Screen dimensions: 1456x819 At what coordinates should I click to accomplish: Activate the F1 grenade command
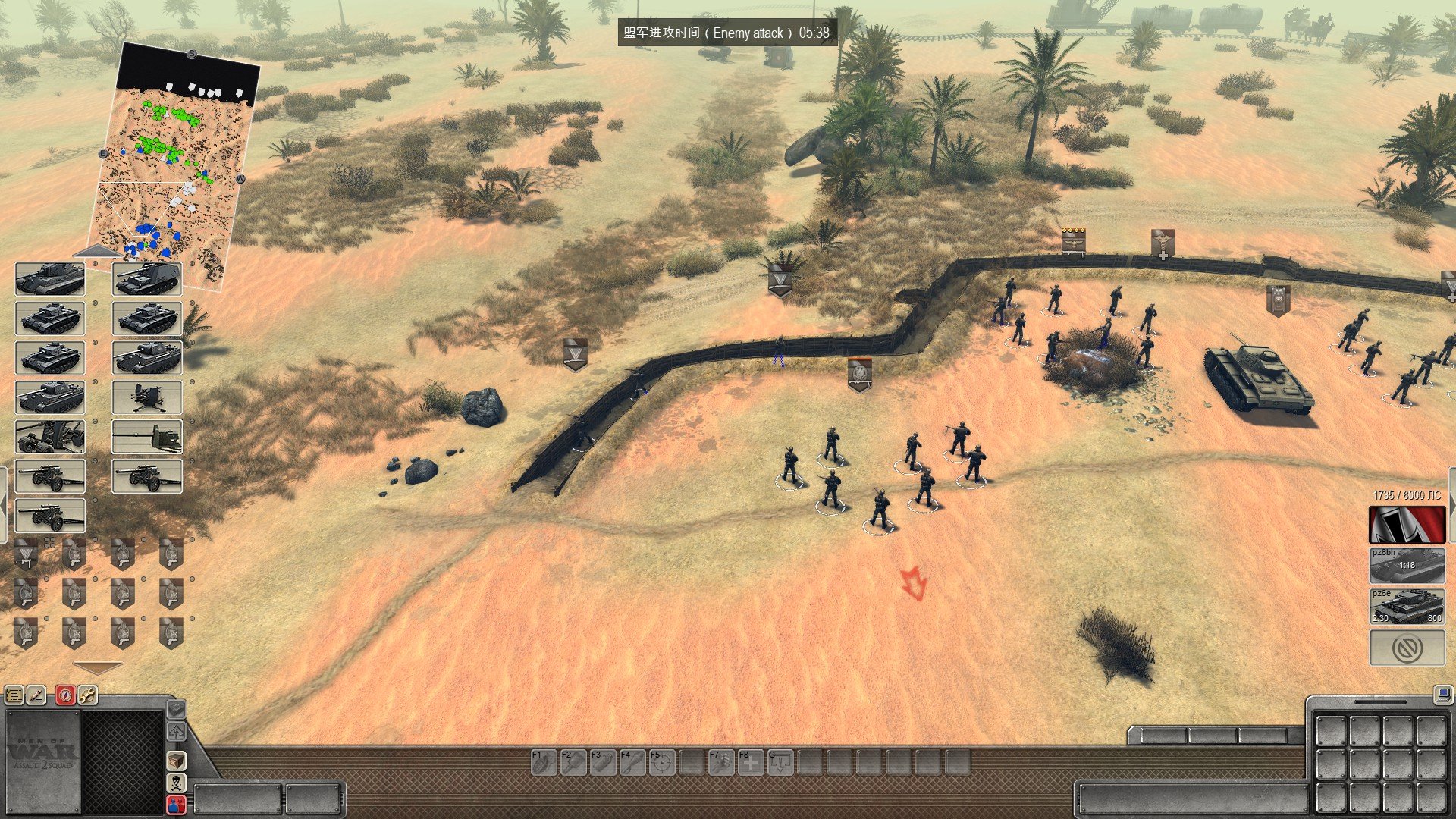544,761
